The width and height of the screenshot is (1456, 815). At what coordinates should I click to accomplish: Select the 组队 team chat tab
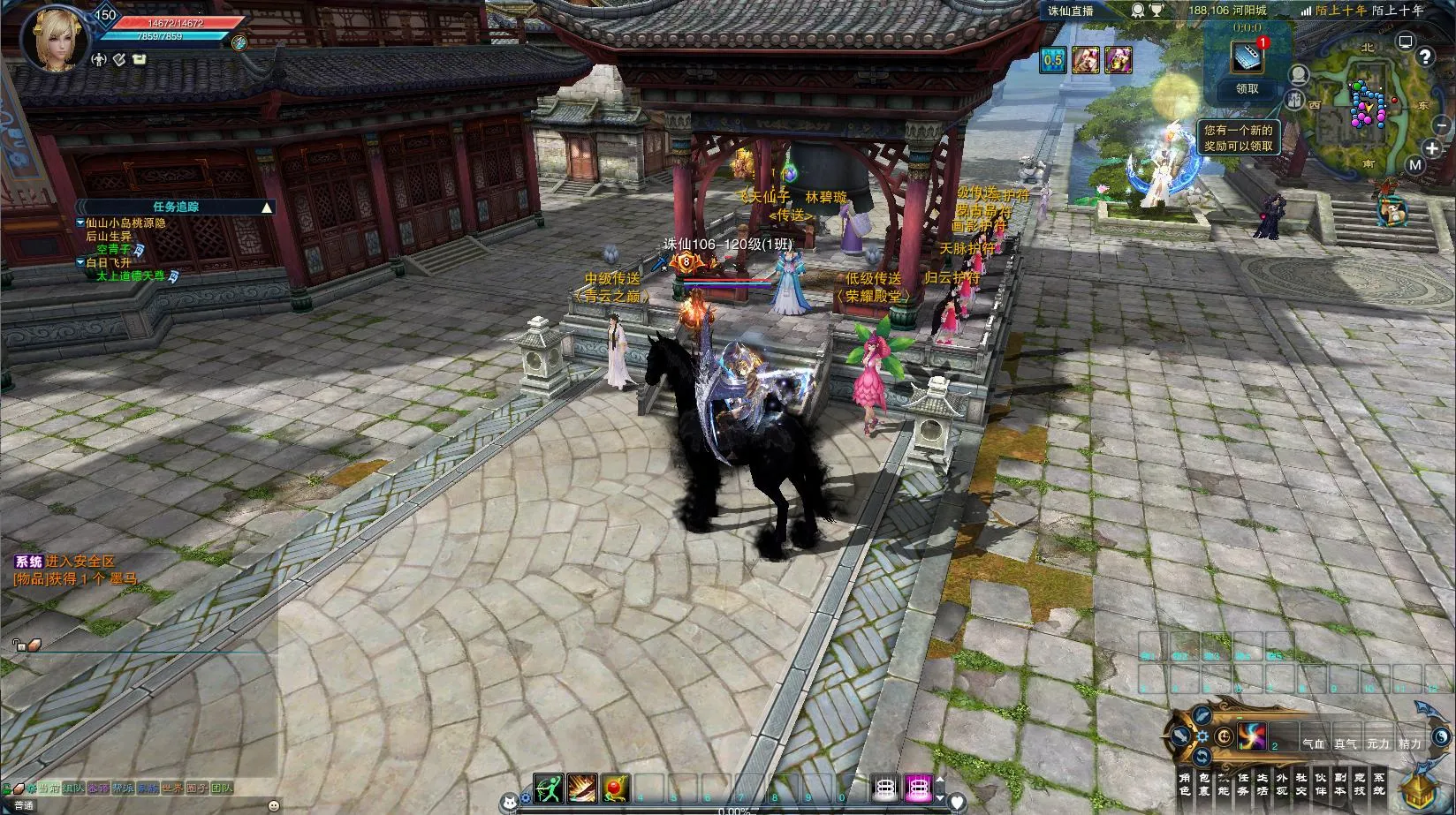coord(73,789)
